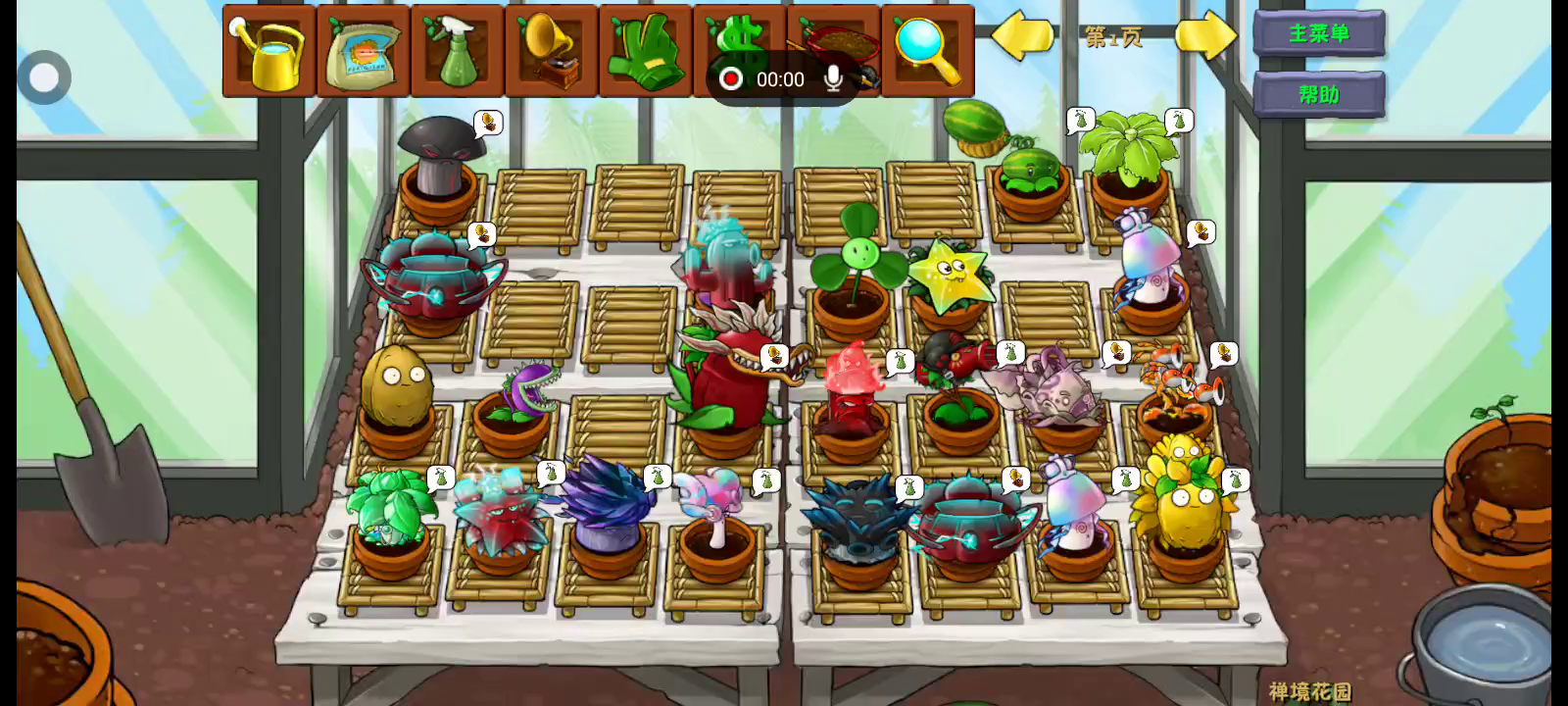Equip the green garden glove
Image resolution: width=1568 pixels, height=706 pixels.
645,51
